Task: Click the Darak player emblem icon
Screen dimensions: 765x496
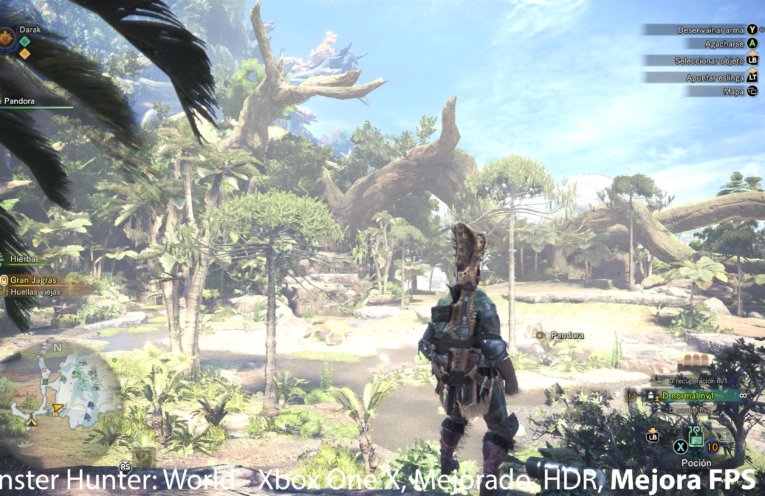Action: coord(7,39)
